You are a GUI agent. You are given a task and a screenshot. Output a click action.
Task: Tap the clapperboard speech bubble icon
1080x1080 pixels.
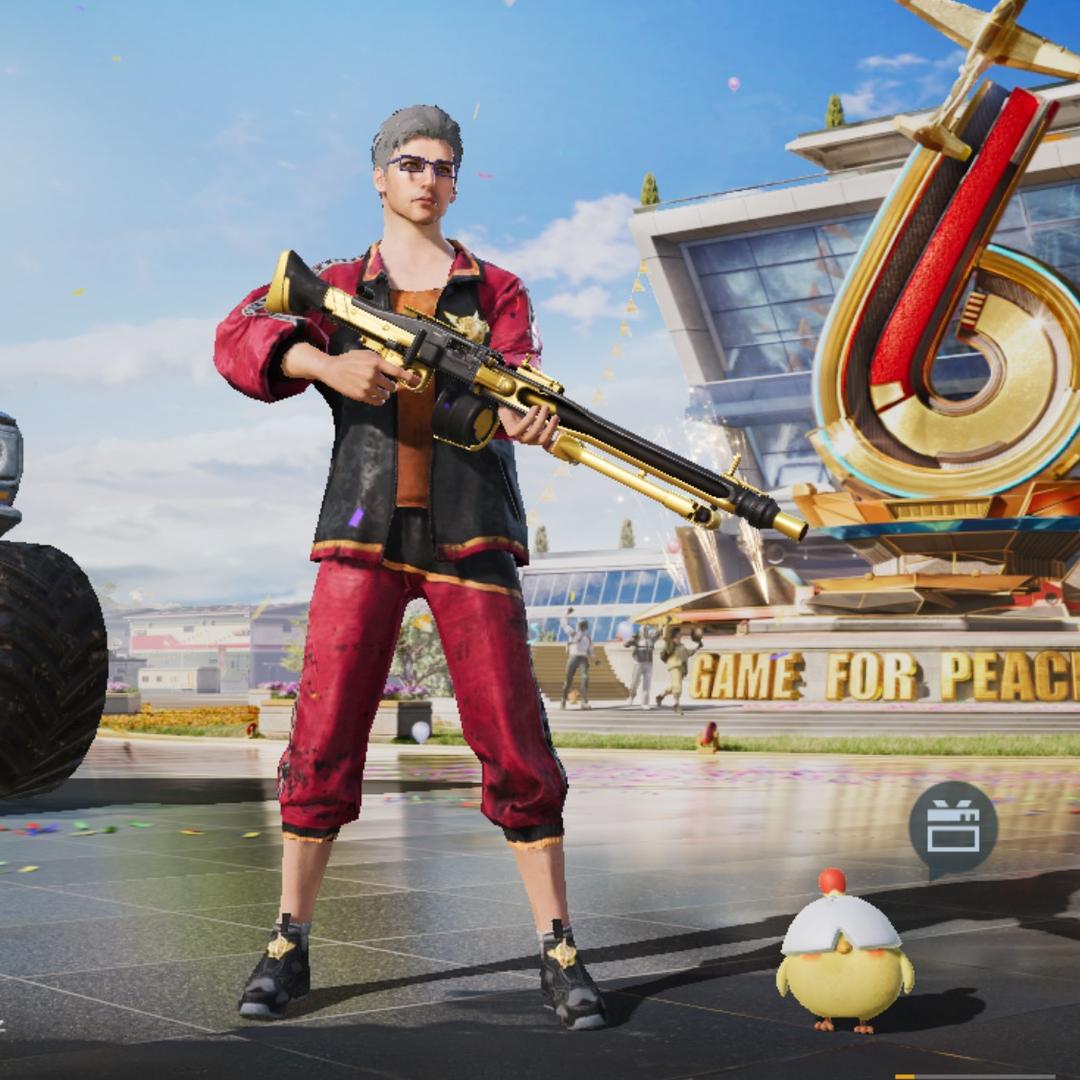[x=952, y=829]
